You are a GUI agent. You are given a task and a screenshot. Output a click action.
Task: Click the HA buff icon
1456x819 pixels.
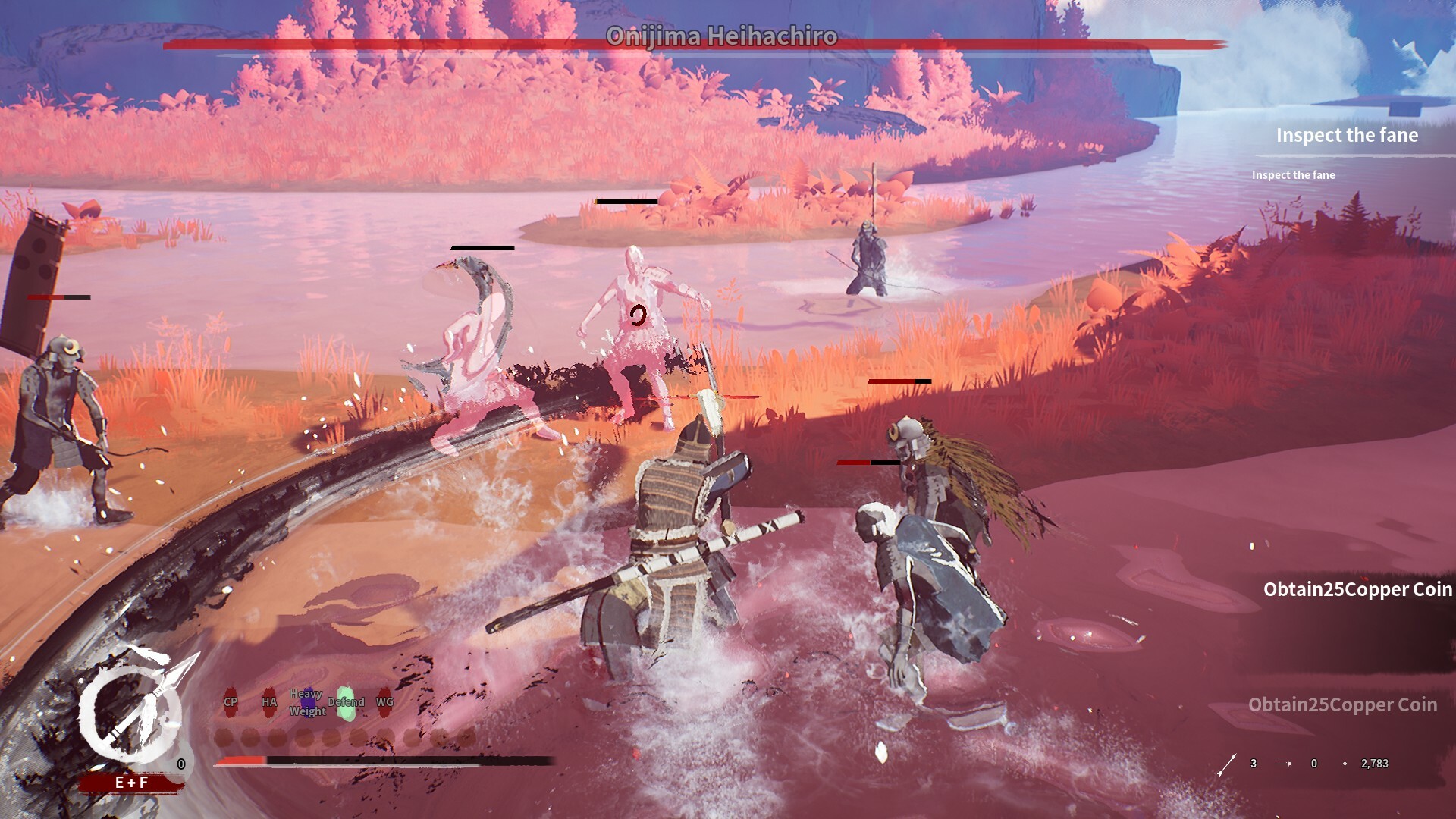(x=269, y=701)
